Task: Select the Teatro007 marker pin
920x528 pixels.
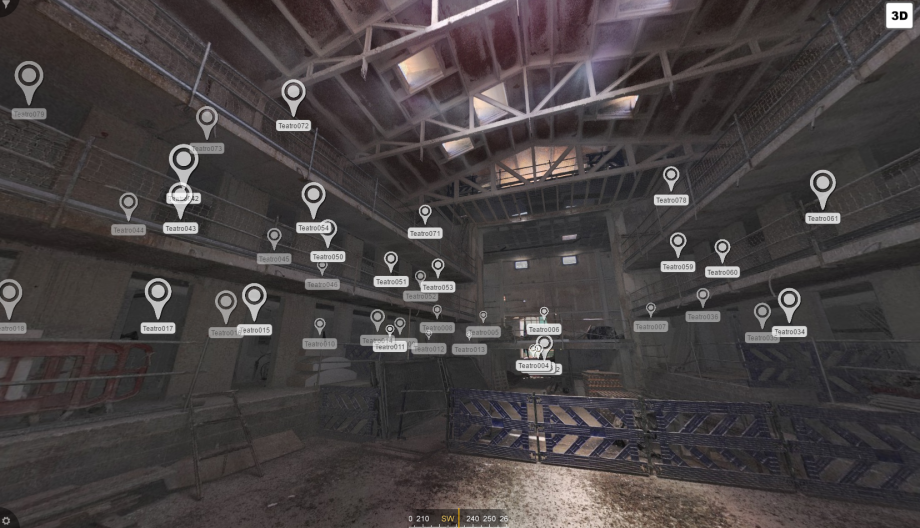Action: click(x=650, y=311)
